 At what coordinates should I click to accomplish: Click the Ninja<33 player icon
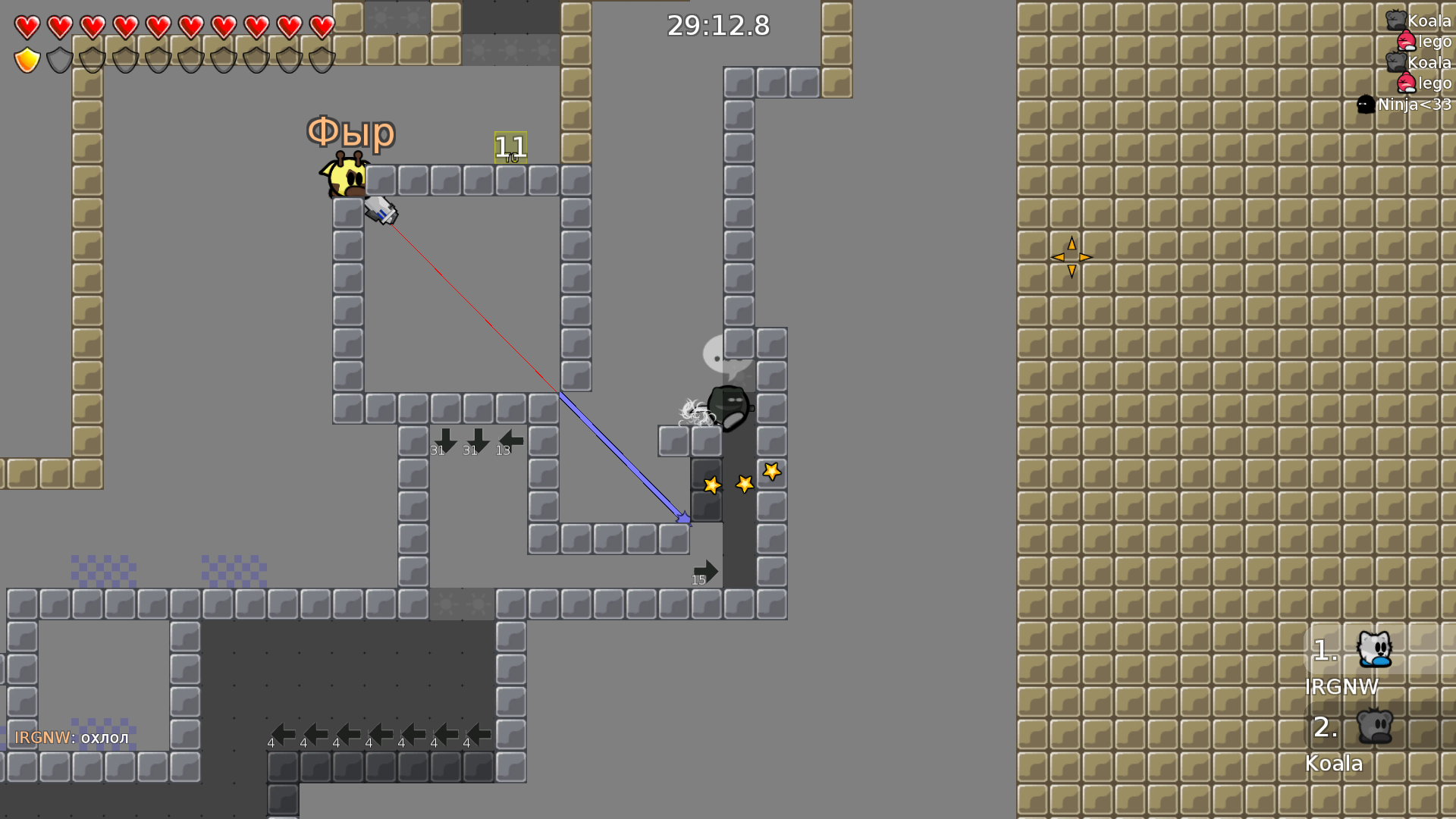[x=1367, y=105]
